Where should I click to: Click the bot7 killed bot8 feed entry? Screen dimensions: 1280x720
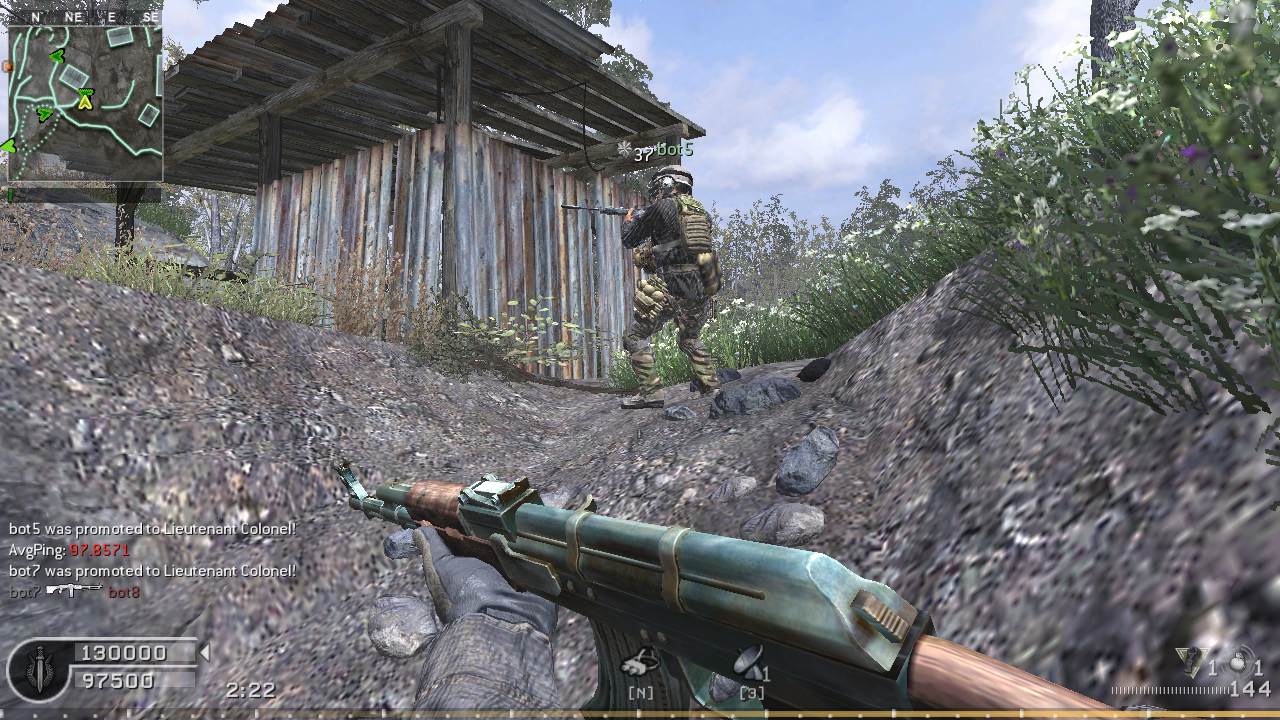75,592
